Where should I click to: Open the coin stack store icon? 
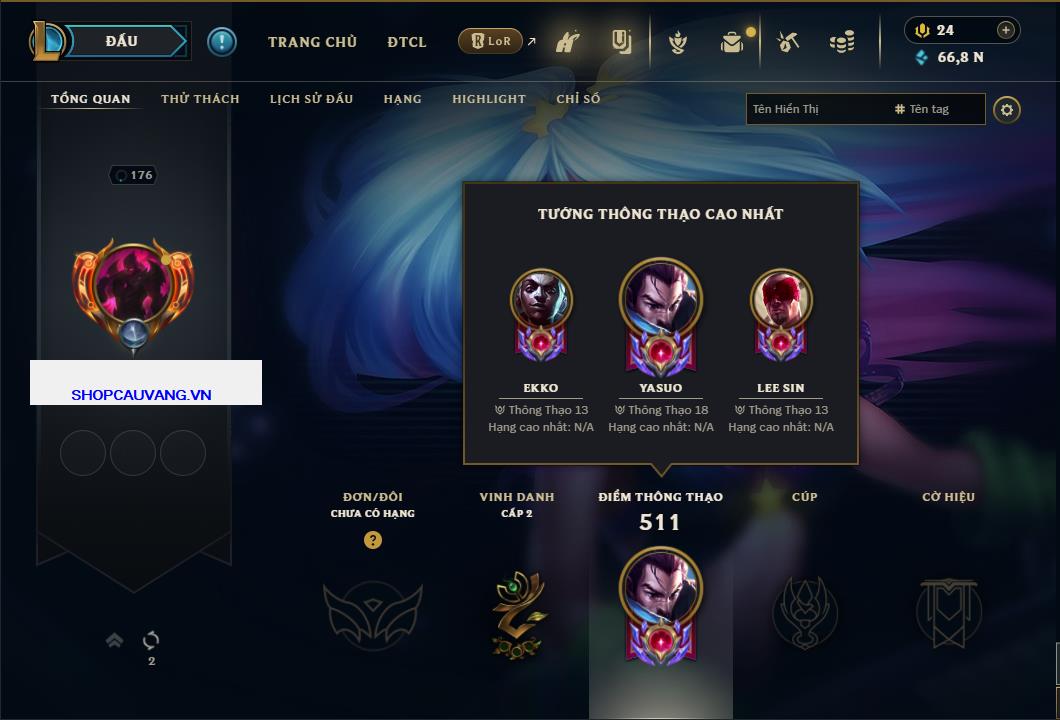tap(842, 42)
